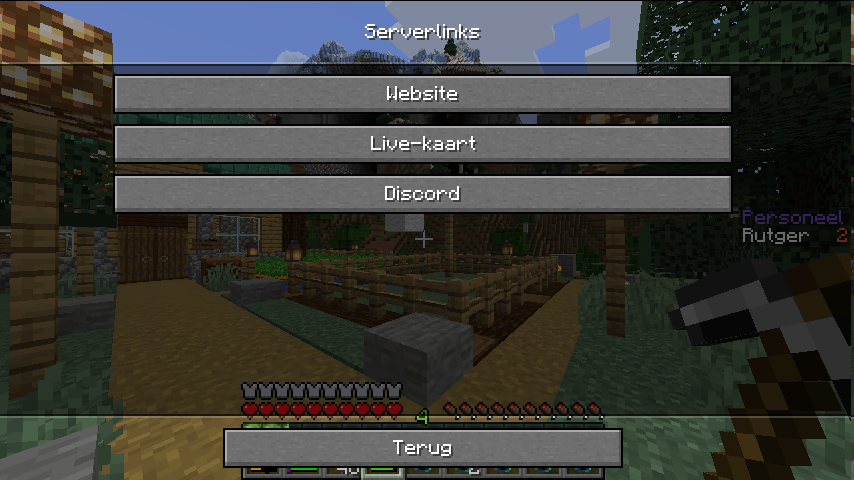Open the Website server link

click(422, 94)
